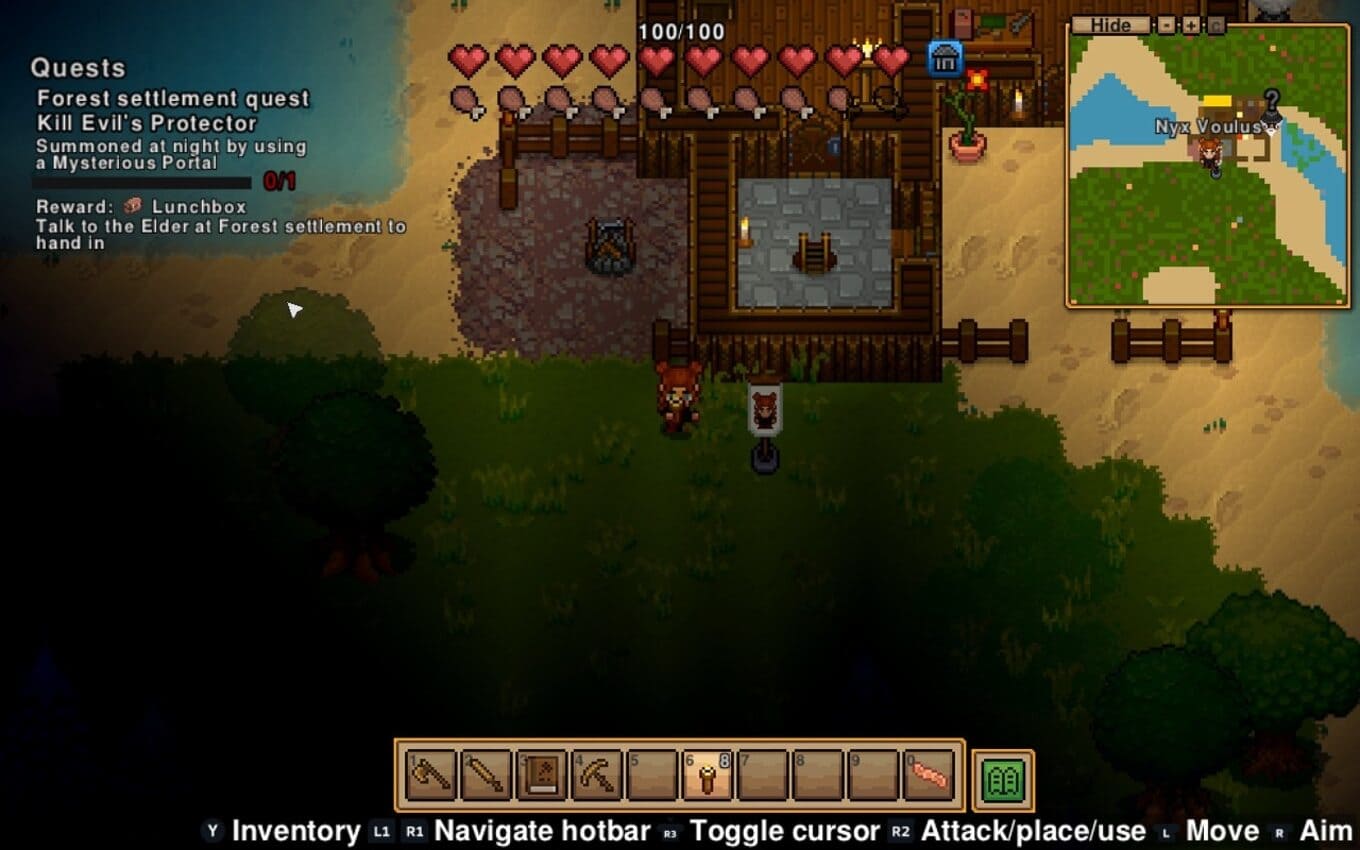1360x850 pixels.
Task: Select the pink food item in hotbar slot 0
Action: [x=930, y=775]
